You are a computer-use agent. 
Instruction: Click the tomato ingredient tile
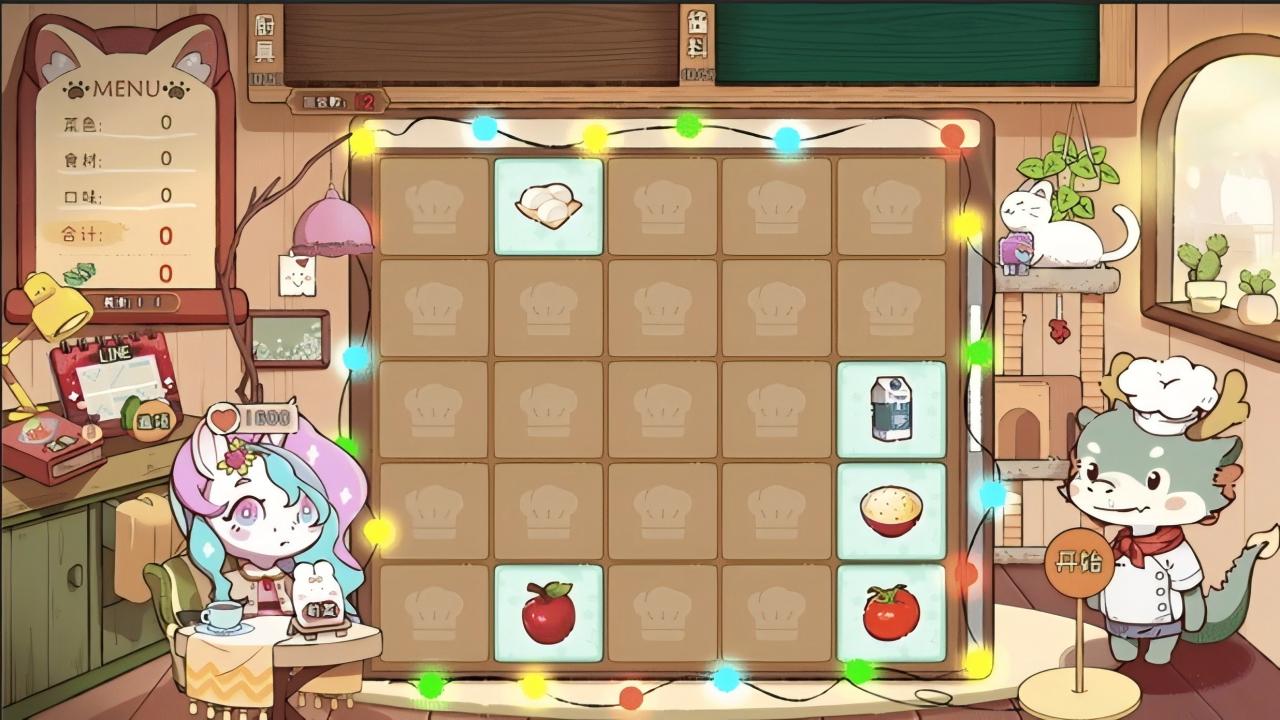point(890,614)
